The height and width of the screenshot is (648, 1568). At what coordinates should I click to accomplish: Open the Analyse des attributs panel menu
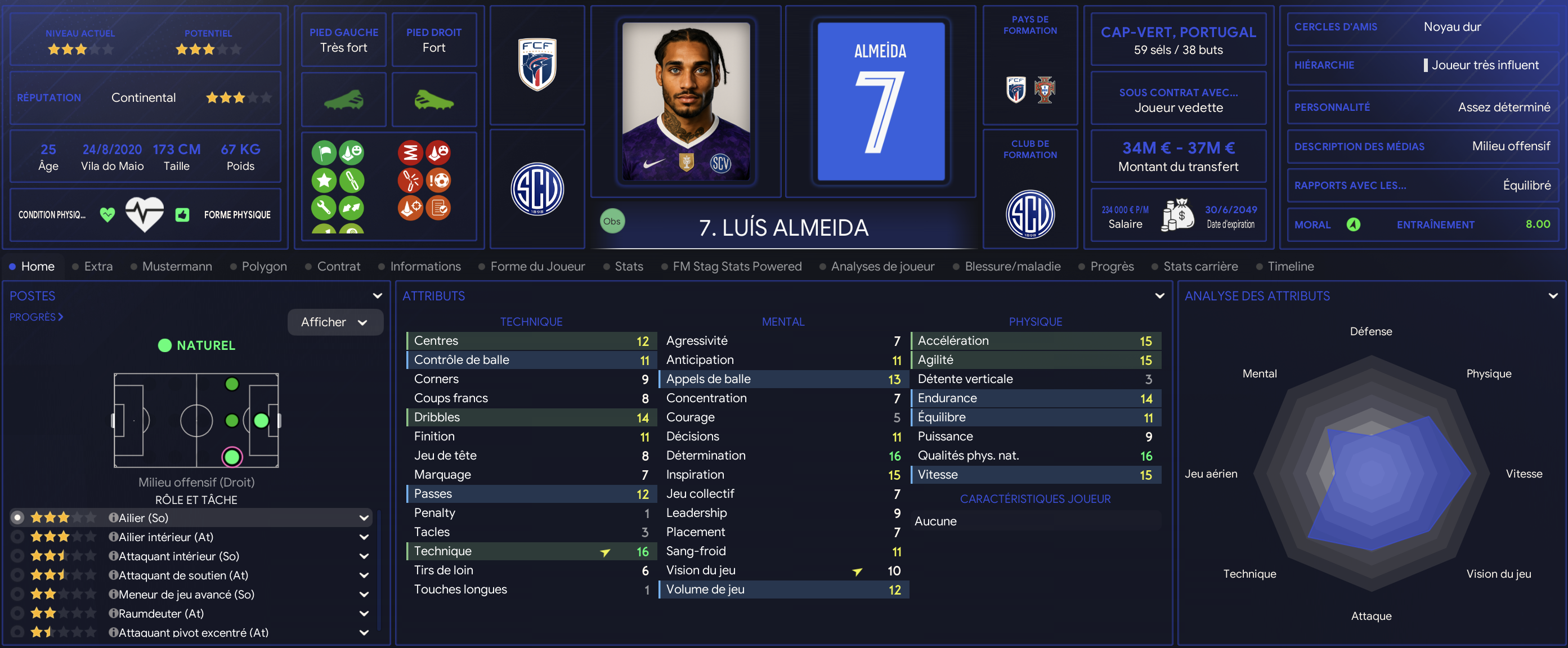1553,296
